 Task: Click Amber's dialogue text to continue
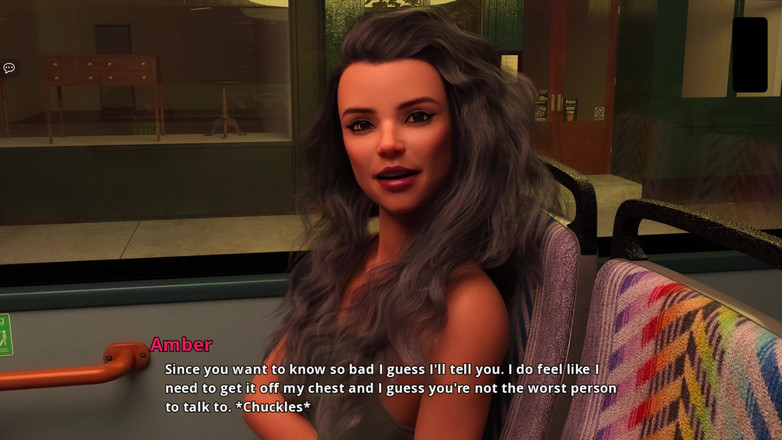tap(390, 388)
